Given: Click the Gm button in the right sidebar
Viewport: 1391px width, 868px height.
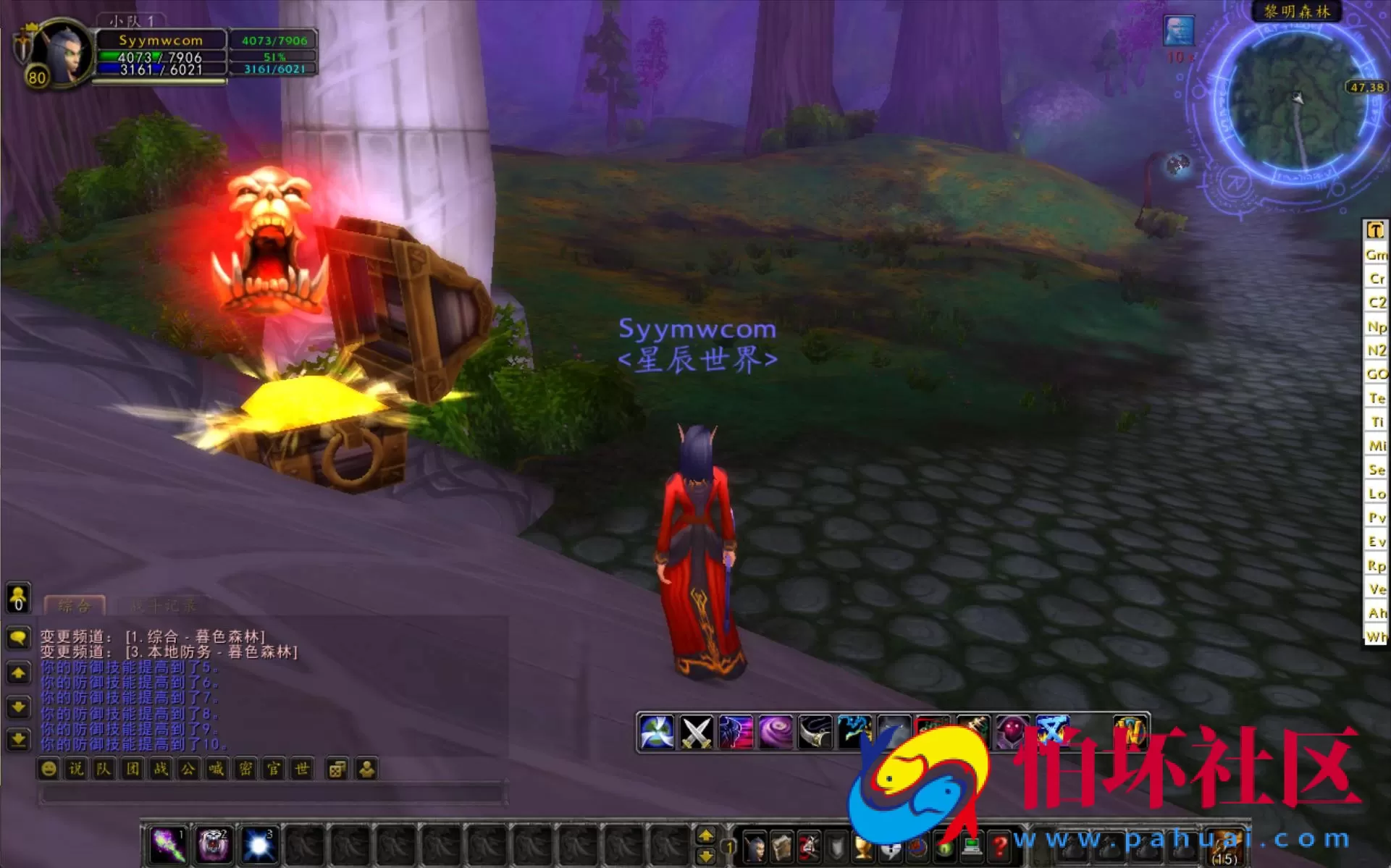Looking at the screenshot, I should coord(1375,255).
